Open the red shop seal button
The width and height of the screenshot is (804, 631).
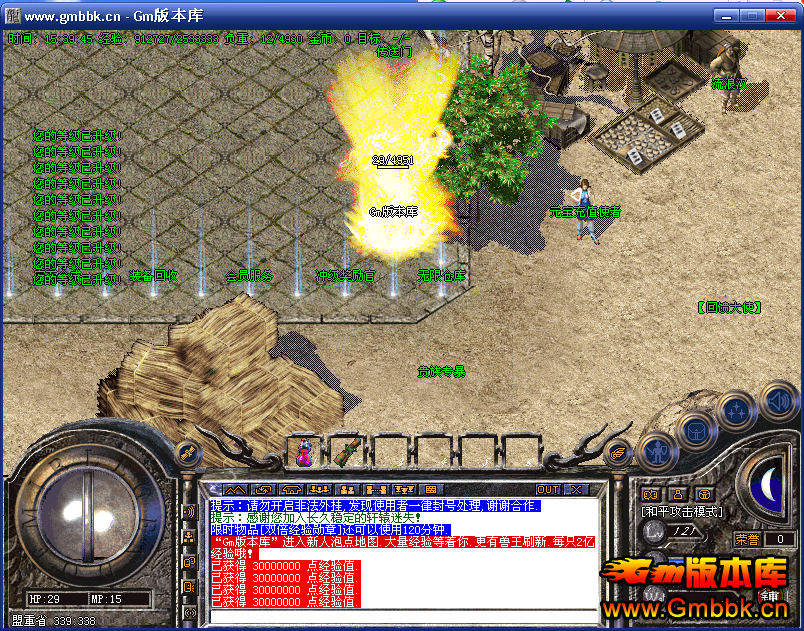[x=770, y=598]
